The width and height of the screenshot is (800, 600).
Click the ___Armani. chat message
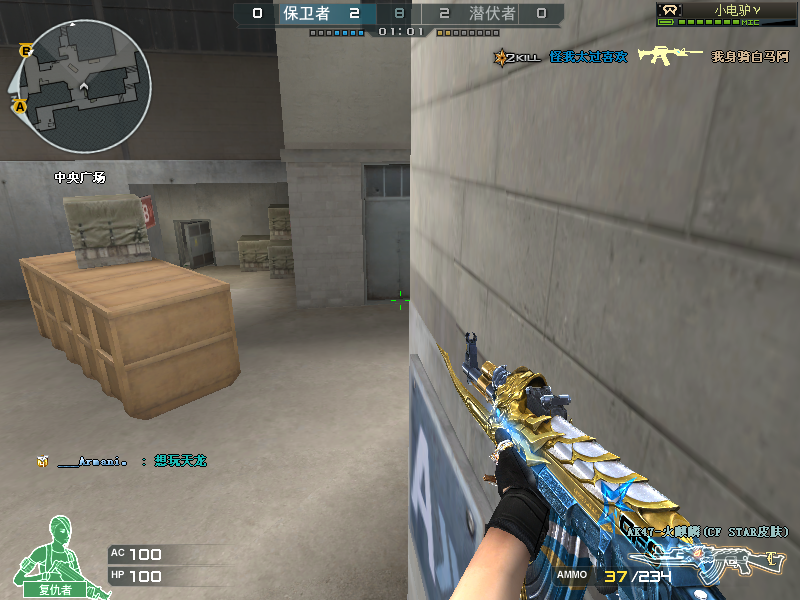point(124,461)
